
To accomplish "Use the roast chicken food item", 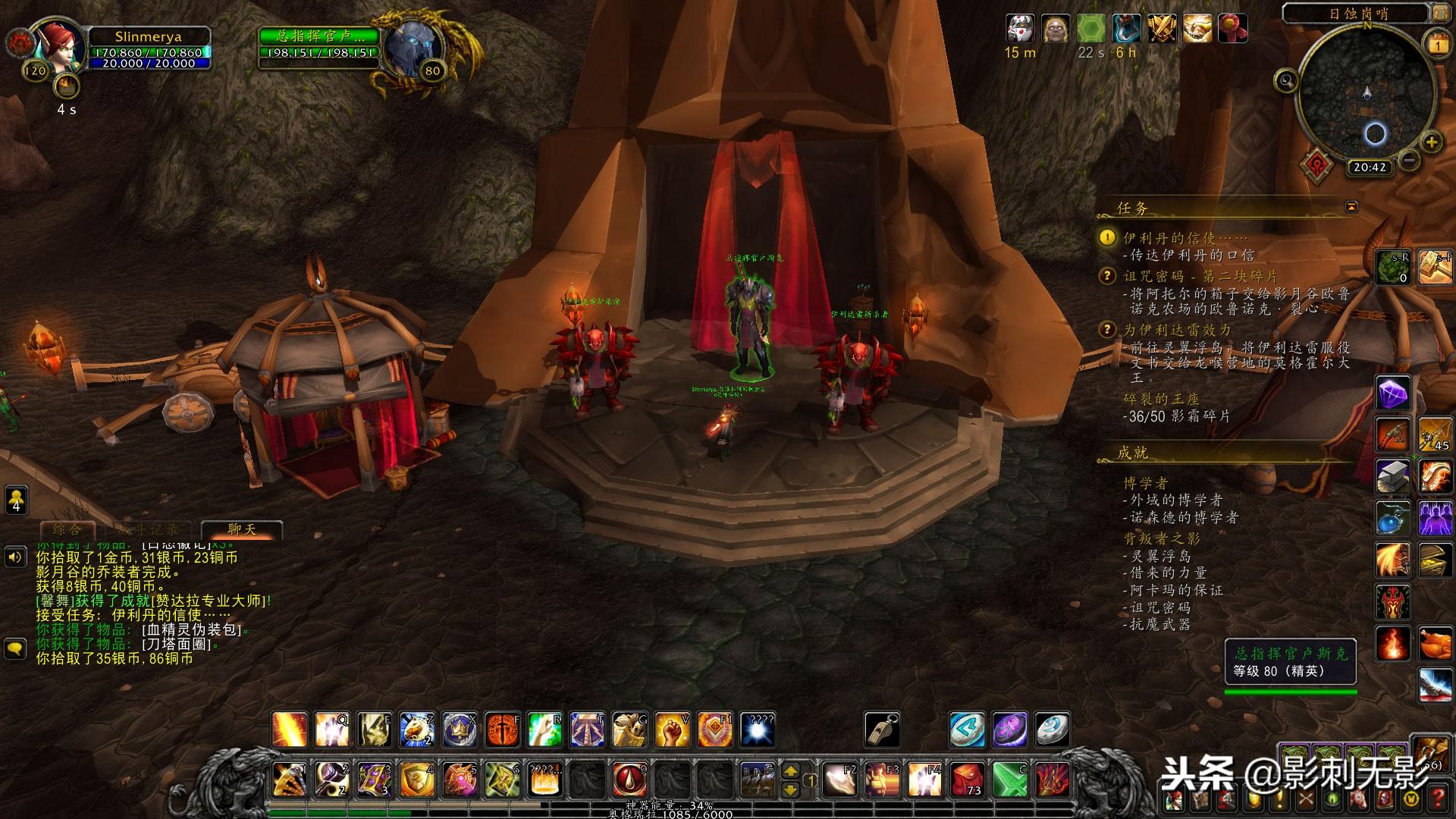I will click(1435, 645).
